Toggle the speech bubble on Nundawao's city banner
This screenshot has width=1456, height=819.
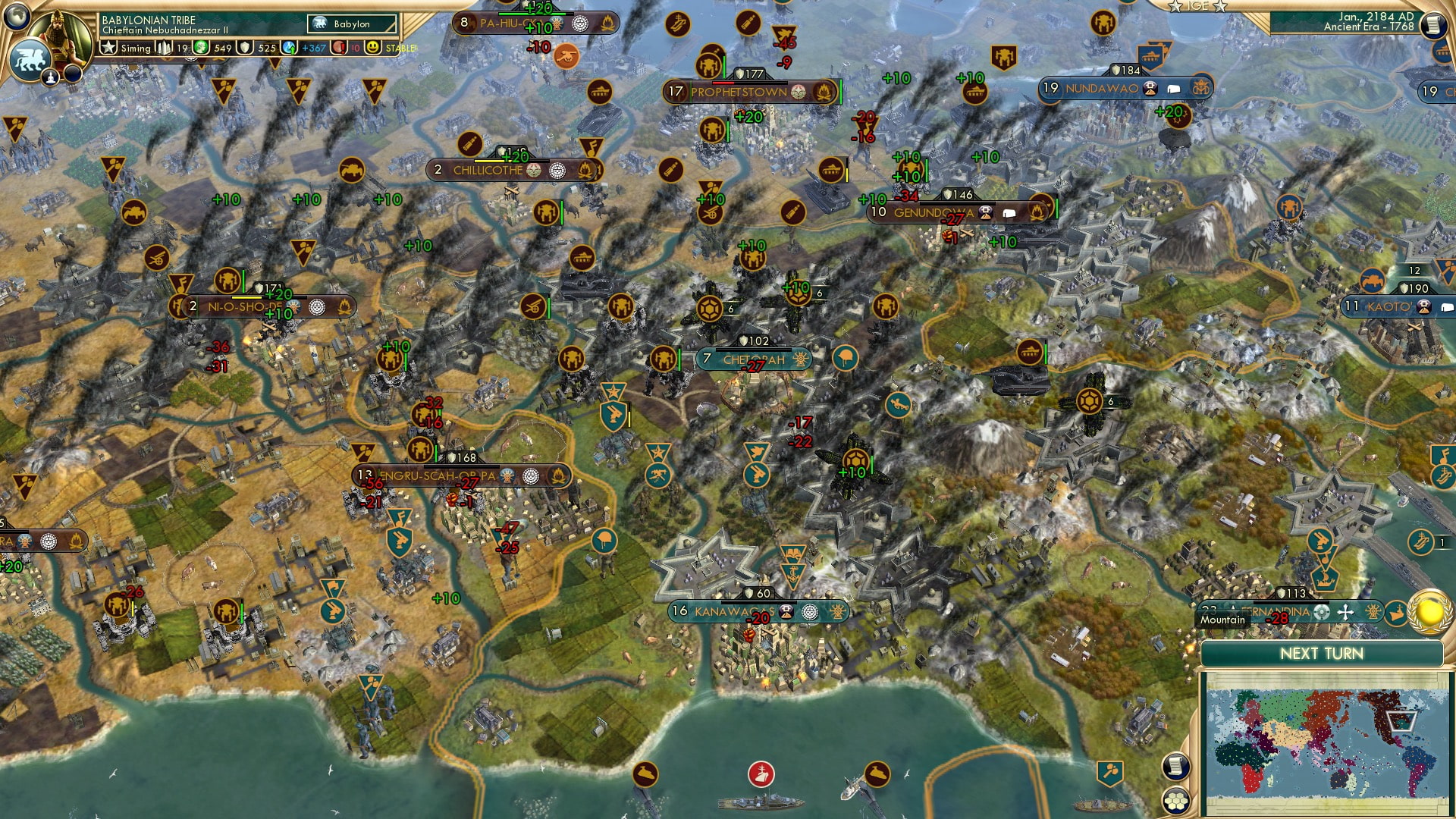click(1174, 89)
